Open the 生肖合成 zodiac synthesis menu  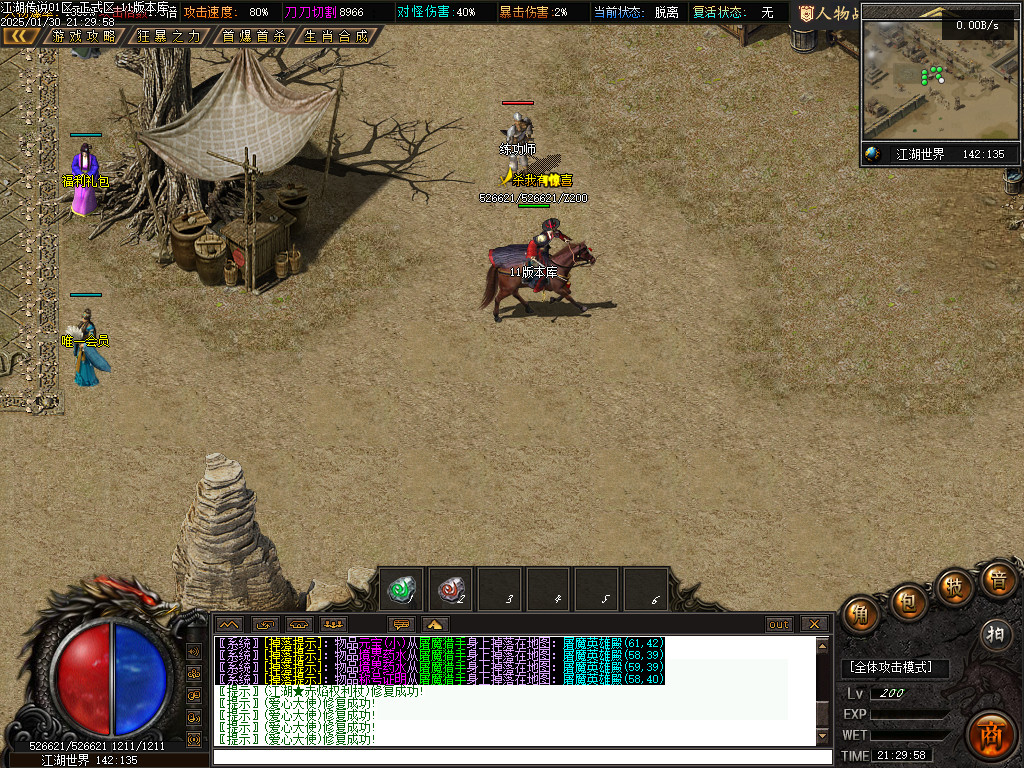(x=336, y=36)
